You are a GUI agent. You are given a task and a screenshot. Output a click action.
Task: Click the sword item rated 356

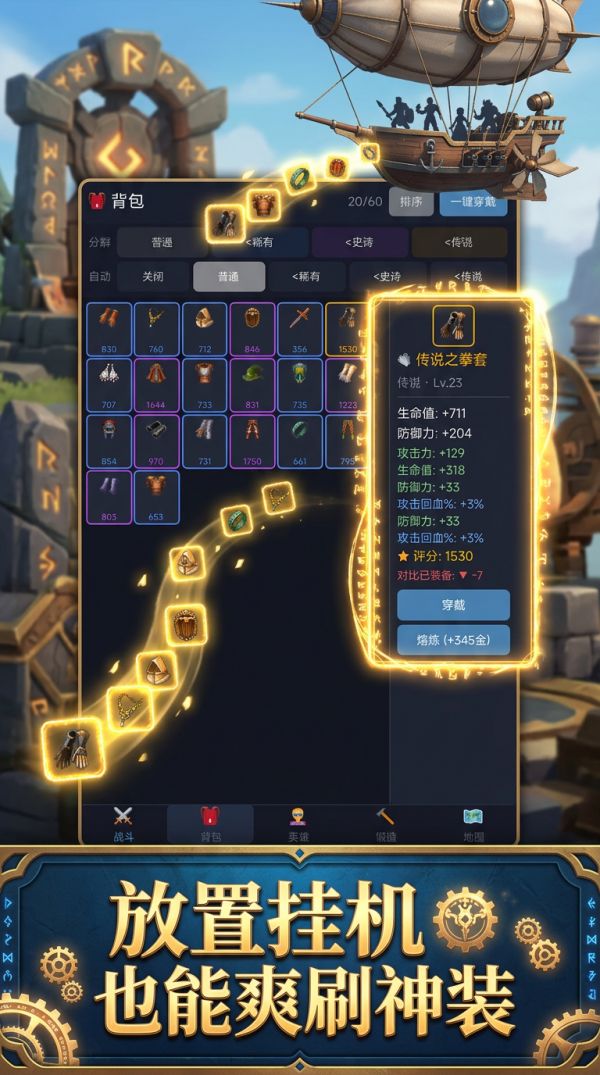tap(300, 329)
